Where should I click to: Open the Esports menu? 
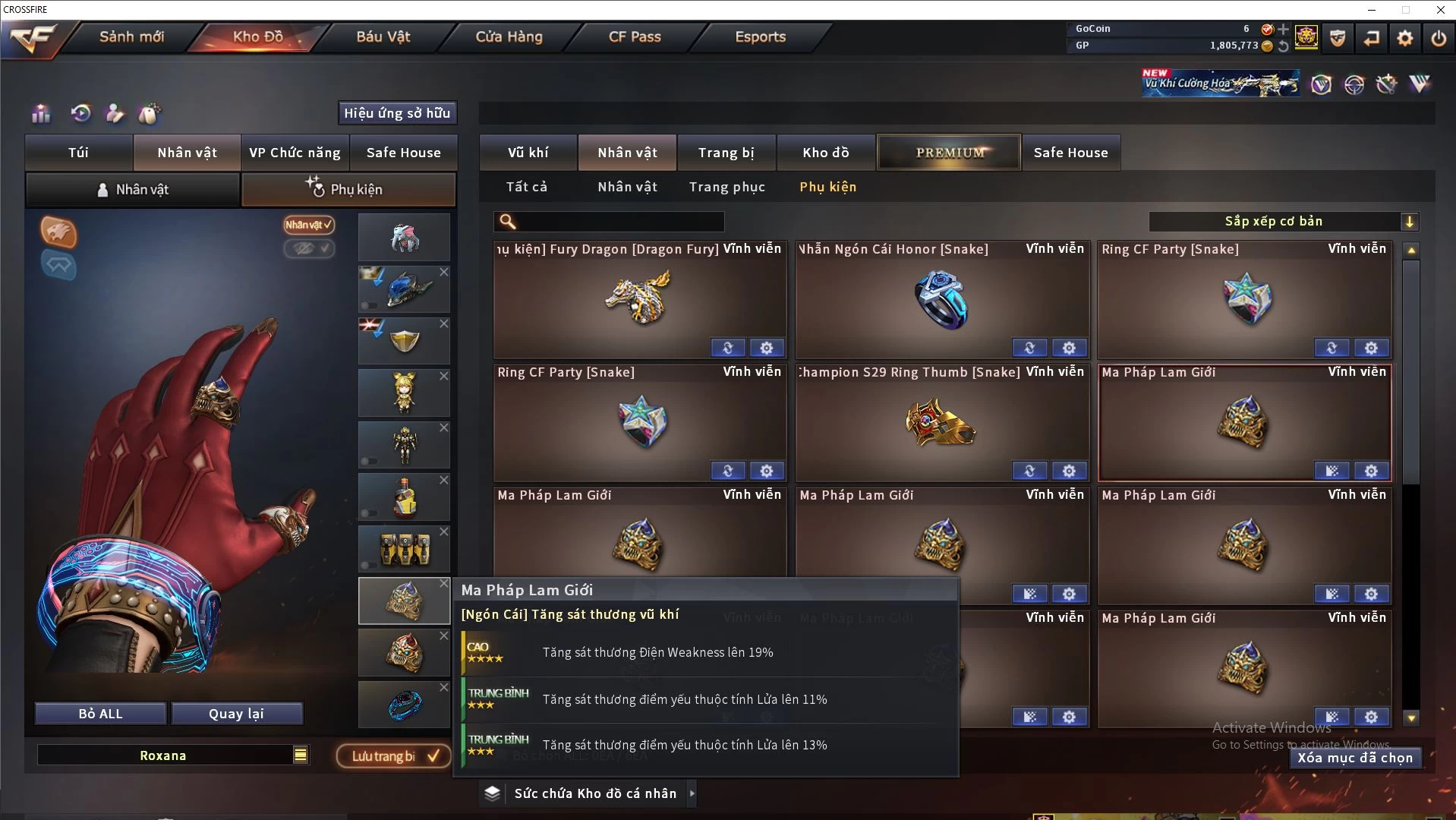760,36
